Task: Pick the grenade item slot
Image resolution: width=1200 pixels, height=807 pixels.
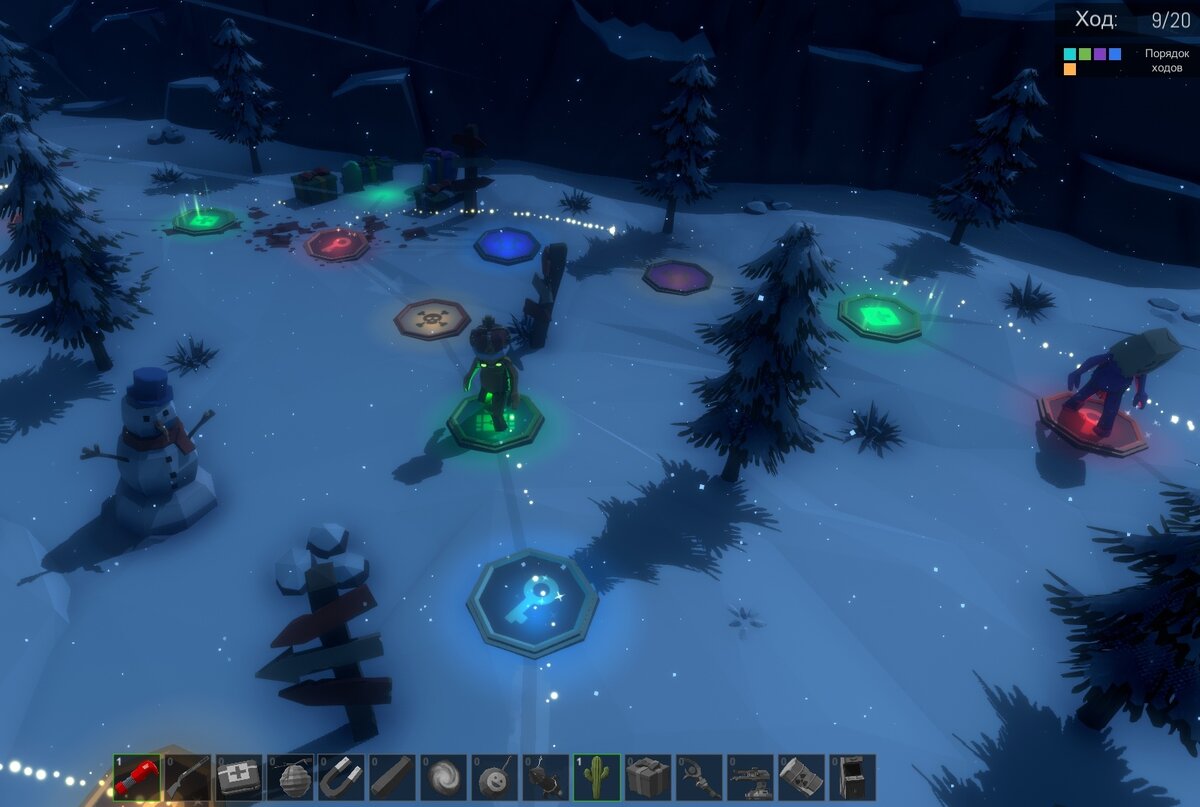Action: point(290,777)
